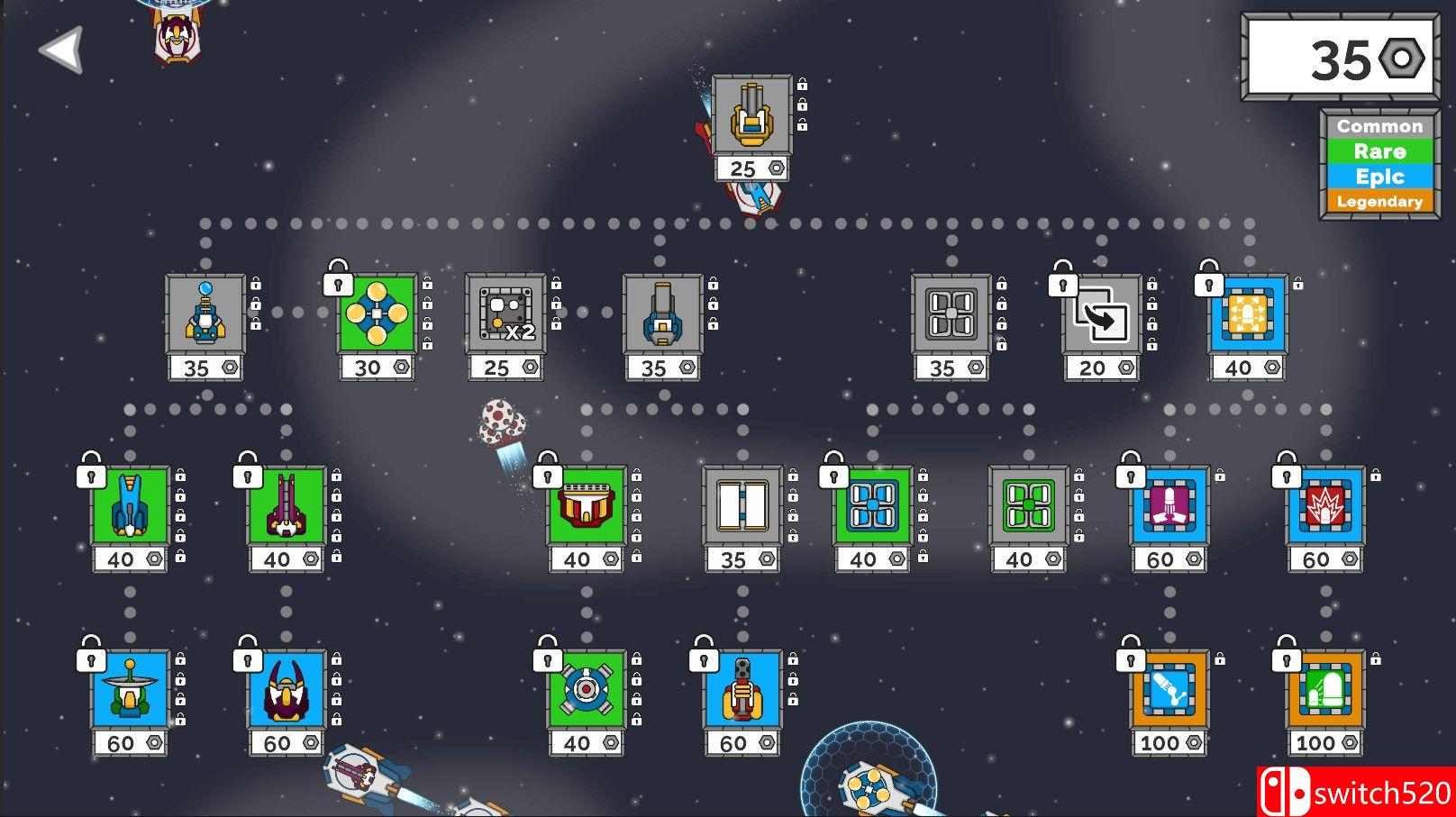
Task: Click the back arrow at top left
Action: (60, 51)
